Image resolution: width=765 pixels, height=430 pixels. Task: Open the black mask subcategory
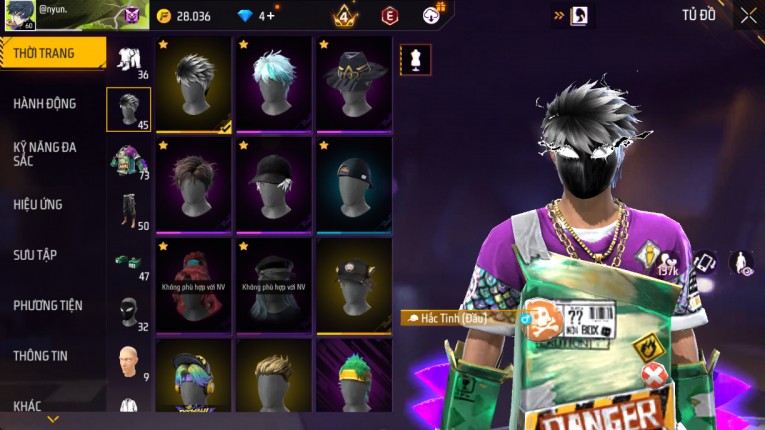click(x=129, y=312)
